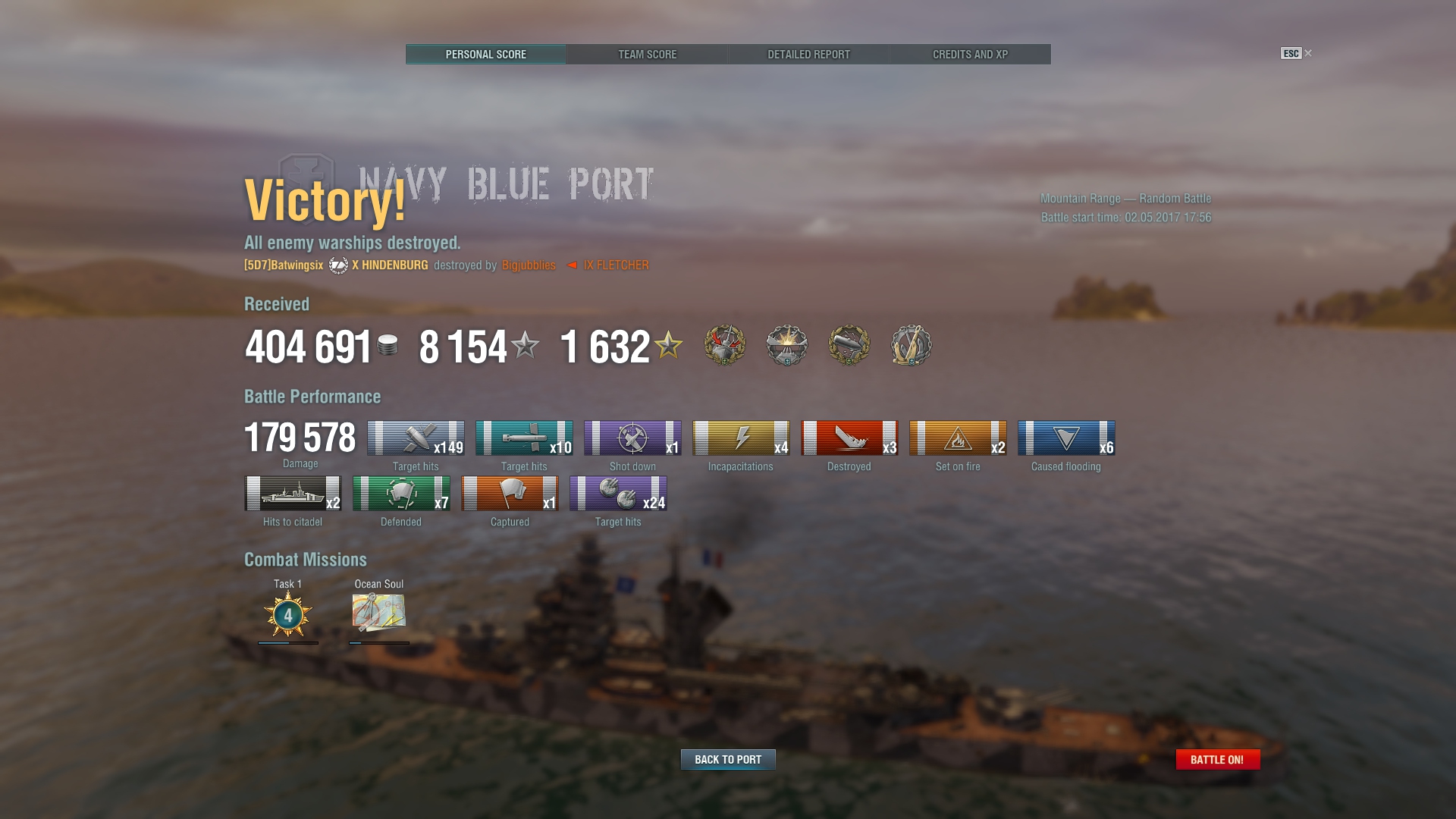Click the Destroyed ribbon with x3
The image size is (1456, 819).
click(x=849, y=438)
